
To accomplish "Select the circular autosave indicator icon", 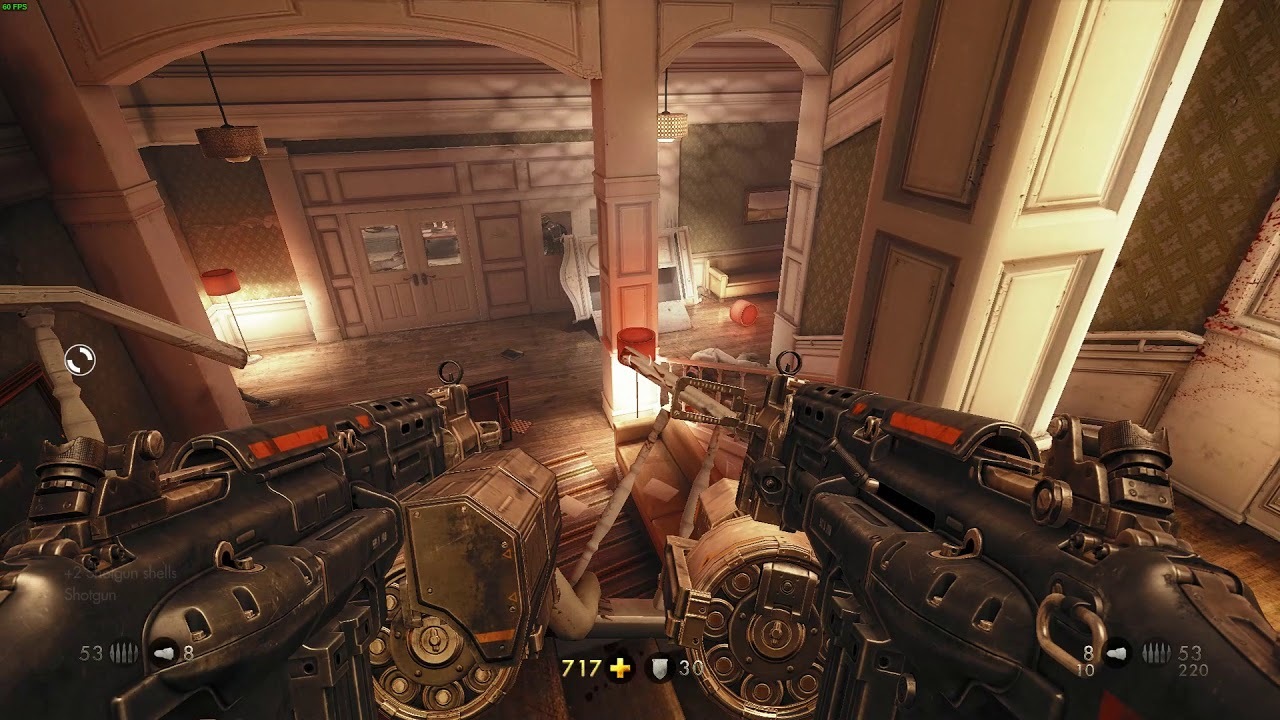I will click(x=80, y=360).
